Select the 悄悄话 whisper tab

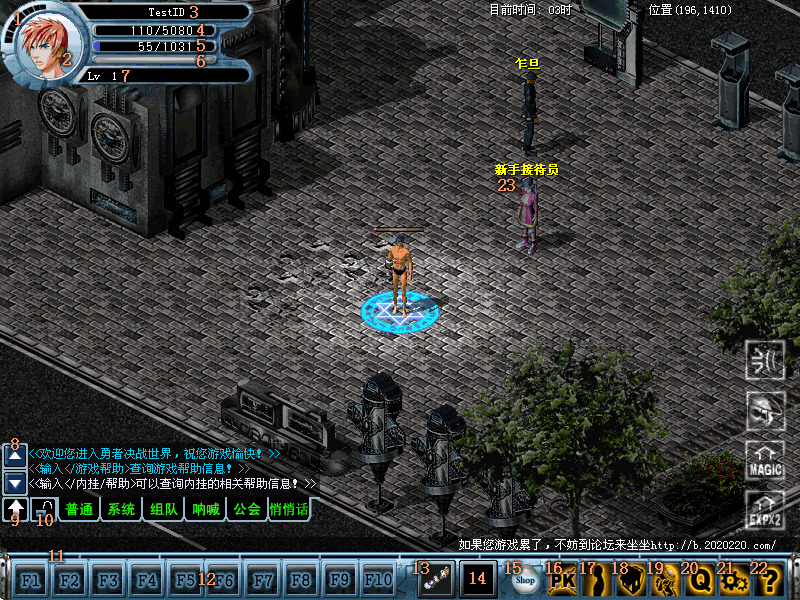289,509
